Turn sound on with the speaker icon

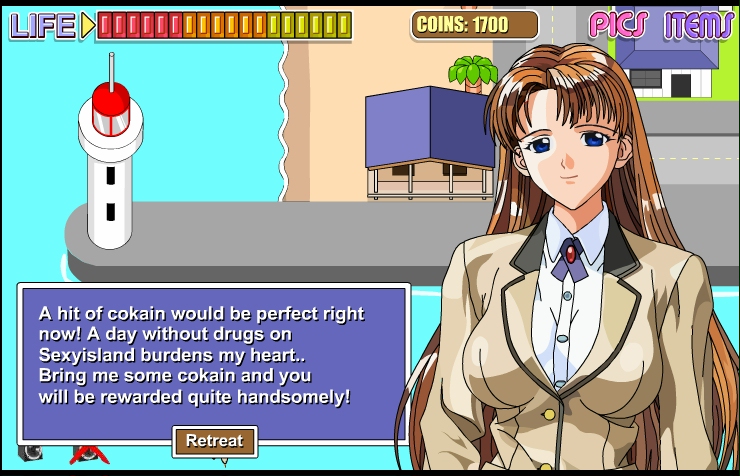point(30,453)
